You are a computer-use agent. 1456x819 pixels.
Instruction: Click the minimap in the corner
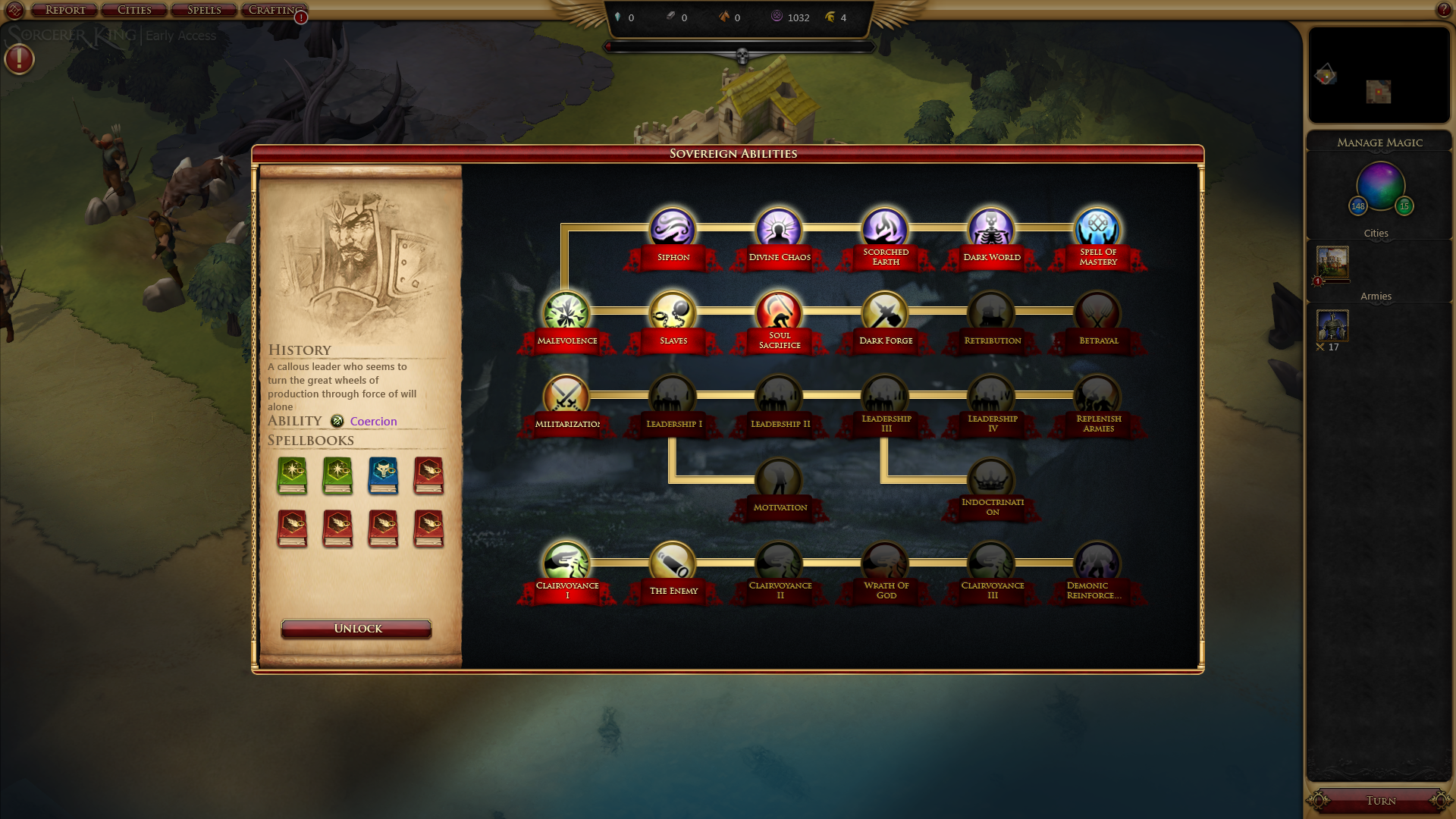click(x=1379, y=75)
